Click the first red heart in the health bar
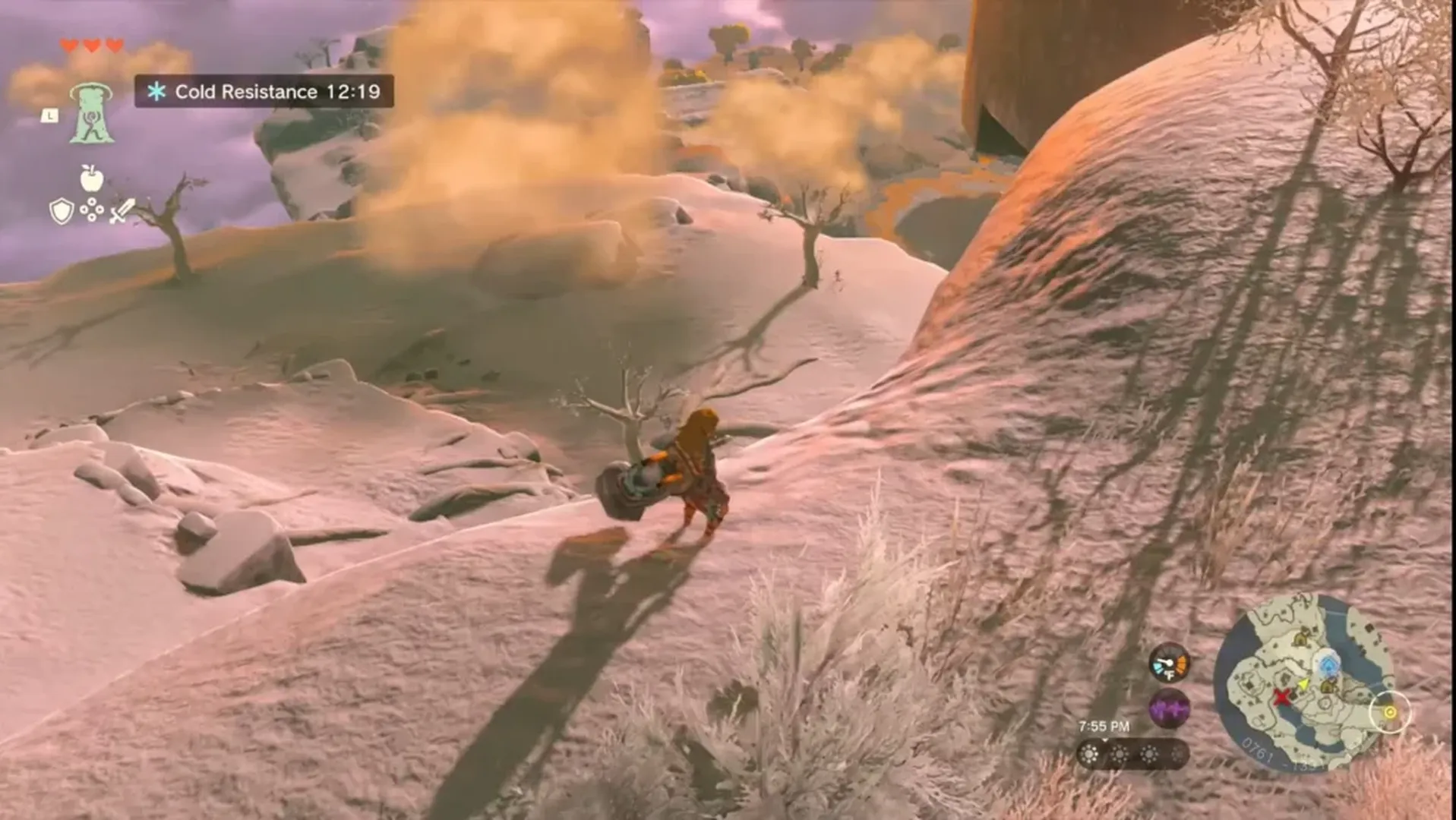1456x820 pixels. 69,45
